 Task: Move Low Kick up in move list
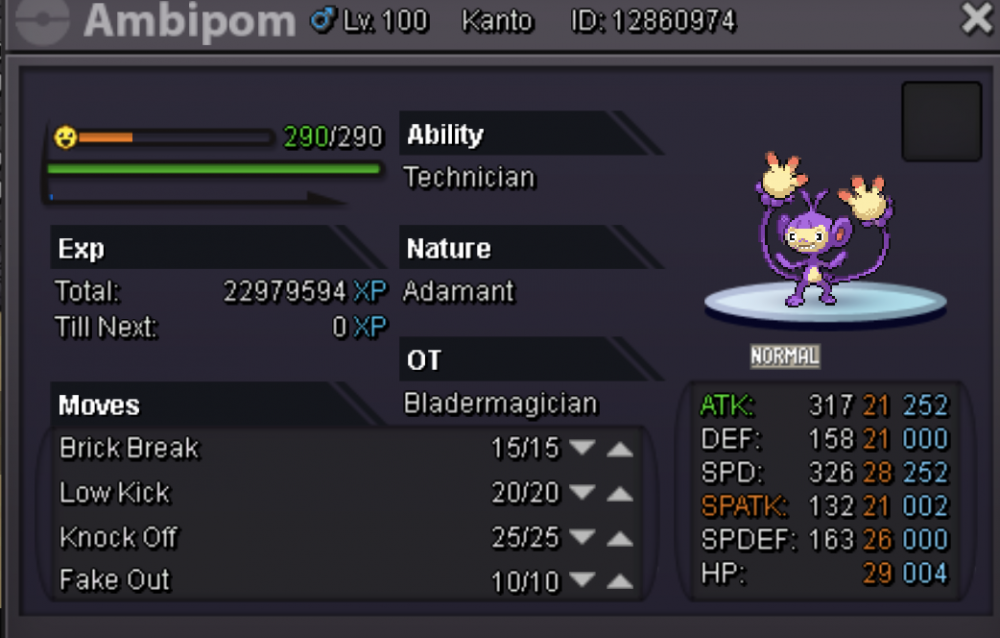[x=620, y=493]
